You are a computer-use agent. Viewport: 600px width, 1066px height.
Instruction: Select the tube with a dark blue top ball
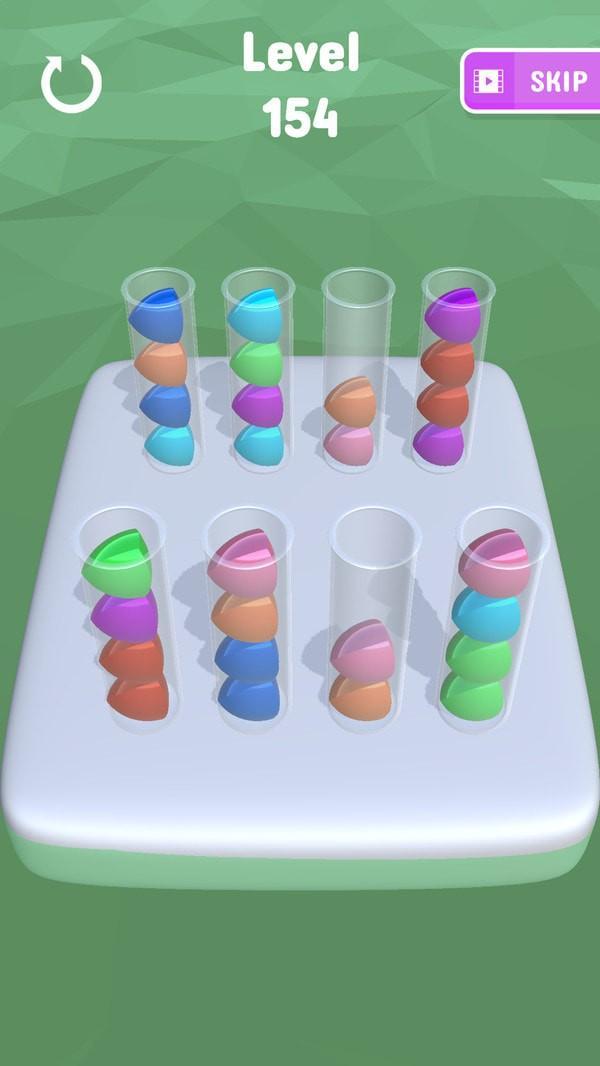(x=160, y=372)
